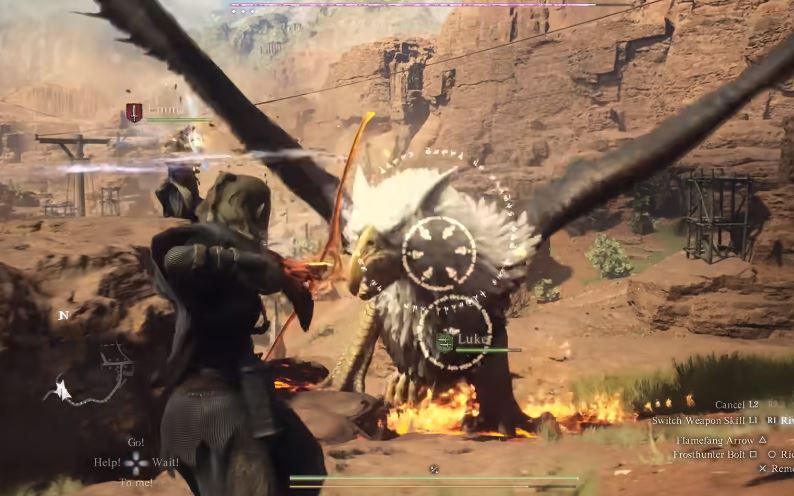Issue the "Go!" pawn command

click(136, 442)
